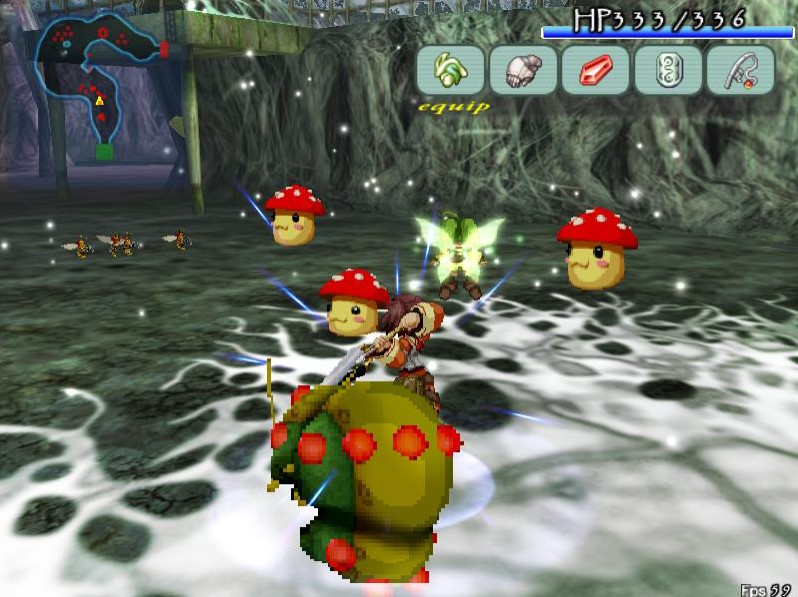798x597 pixels.
Task: Click the green exit marker on minimap
Action: tap(104, 152)
